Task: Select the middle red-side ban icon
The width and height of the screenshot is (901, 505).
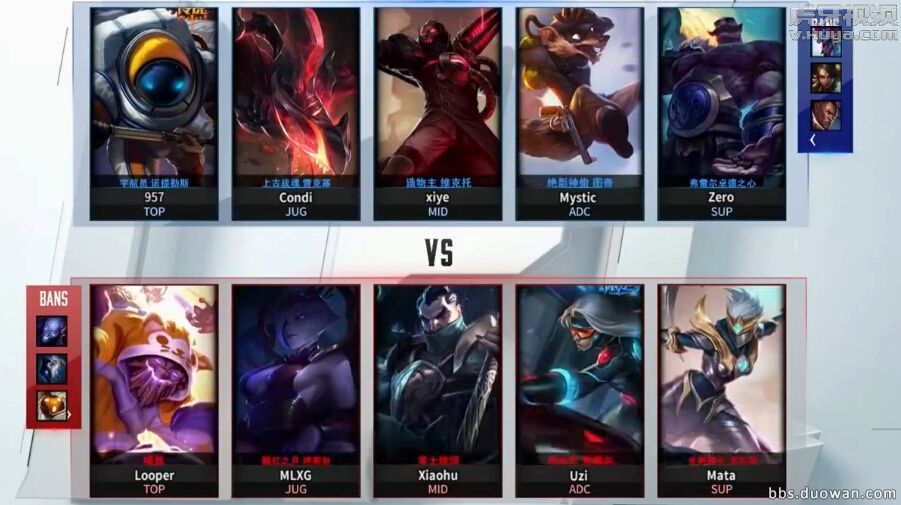Action: coord(52,368)
